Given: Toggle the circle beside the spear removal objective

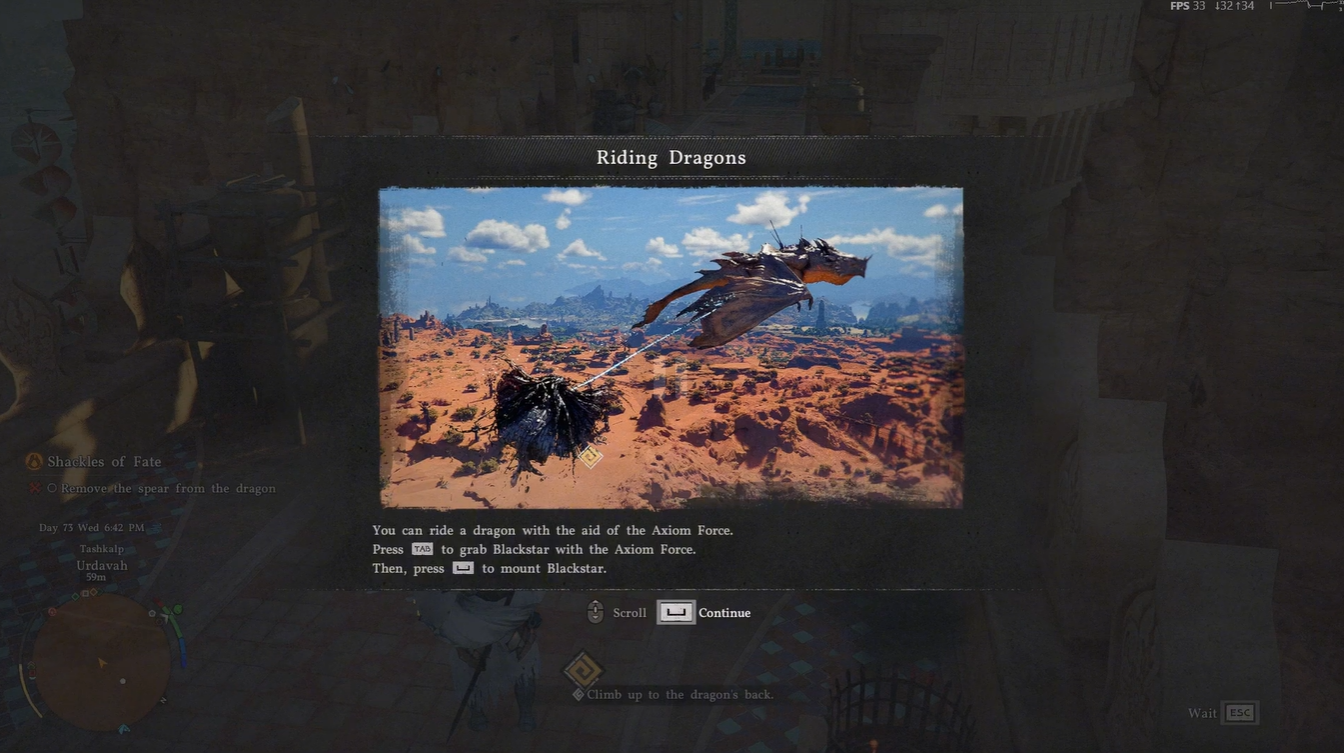Looking at the screenshot, I should tap(53, 488).
